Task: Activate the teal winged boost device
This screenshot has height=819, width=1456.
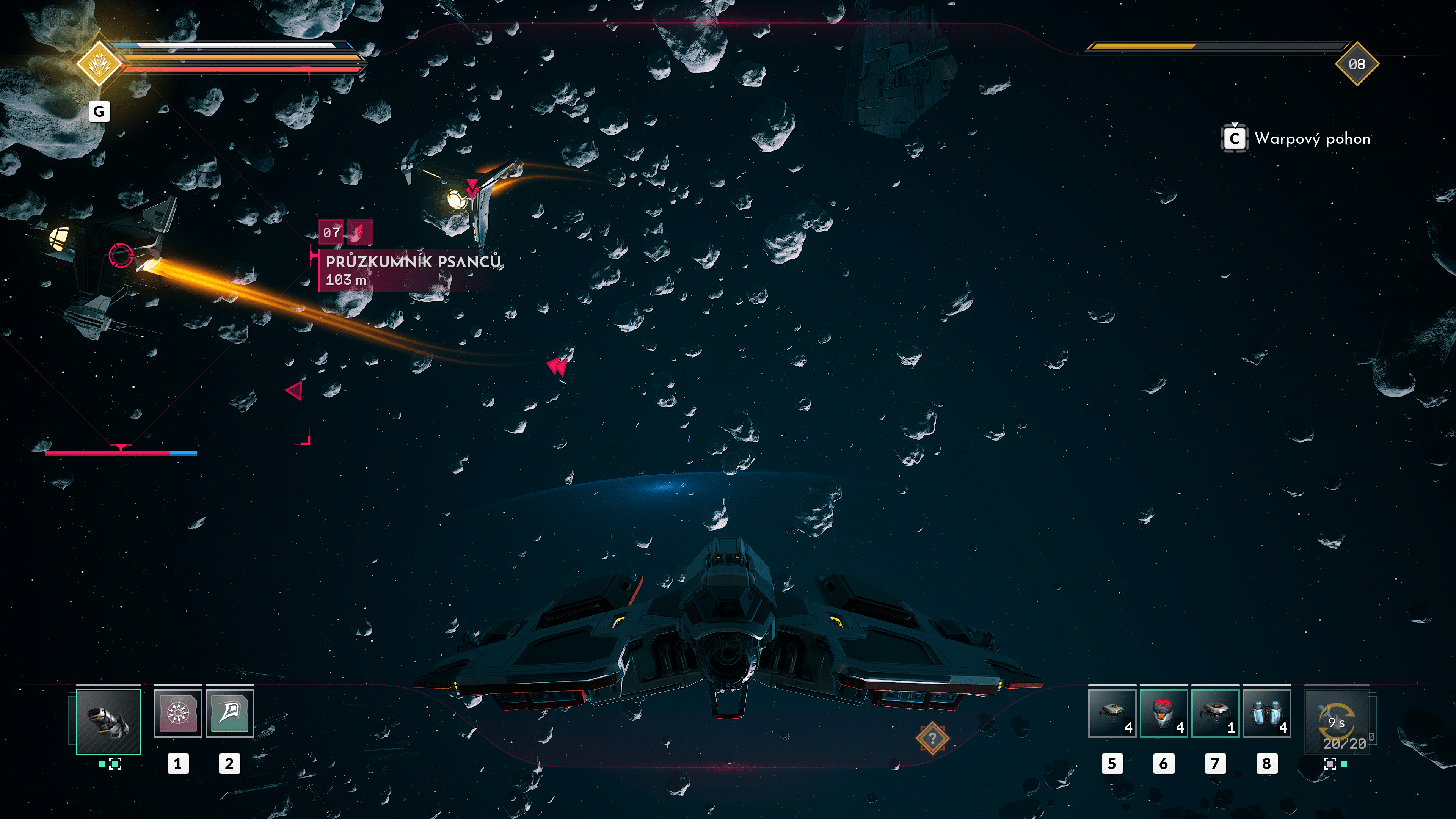Action: (x=229, y=713)
